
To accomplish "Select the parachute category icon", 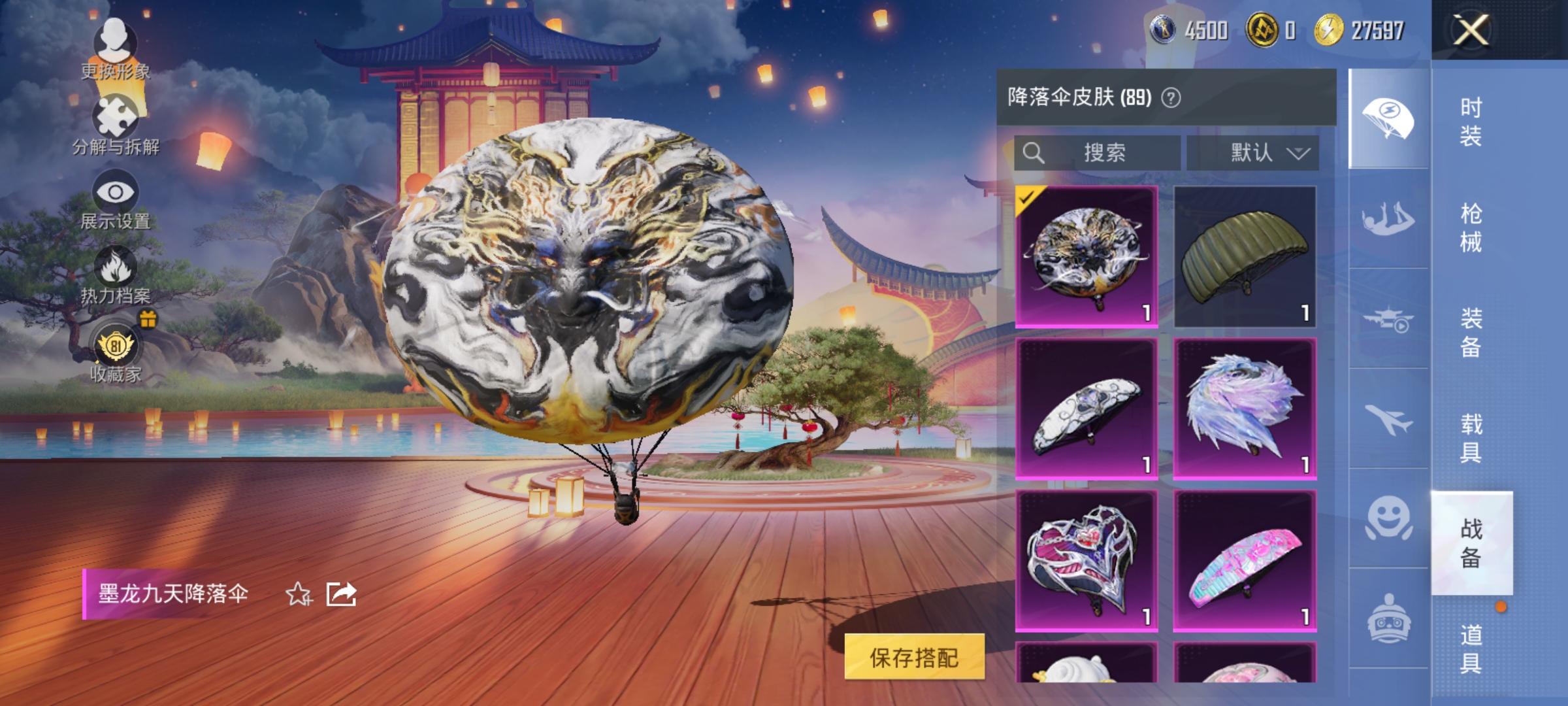I will click(1390, 120).
